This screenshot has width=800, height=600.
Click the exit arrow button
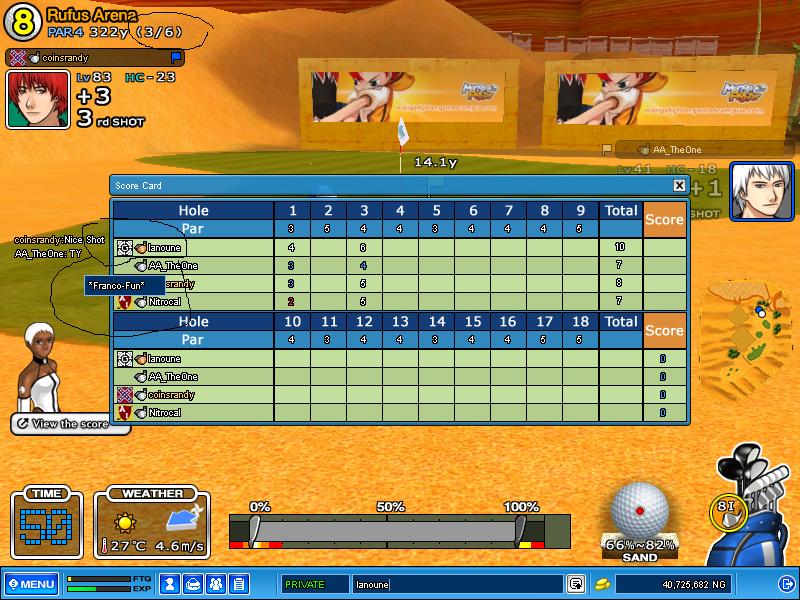click(785, 583)
